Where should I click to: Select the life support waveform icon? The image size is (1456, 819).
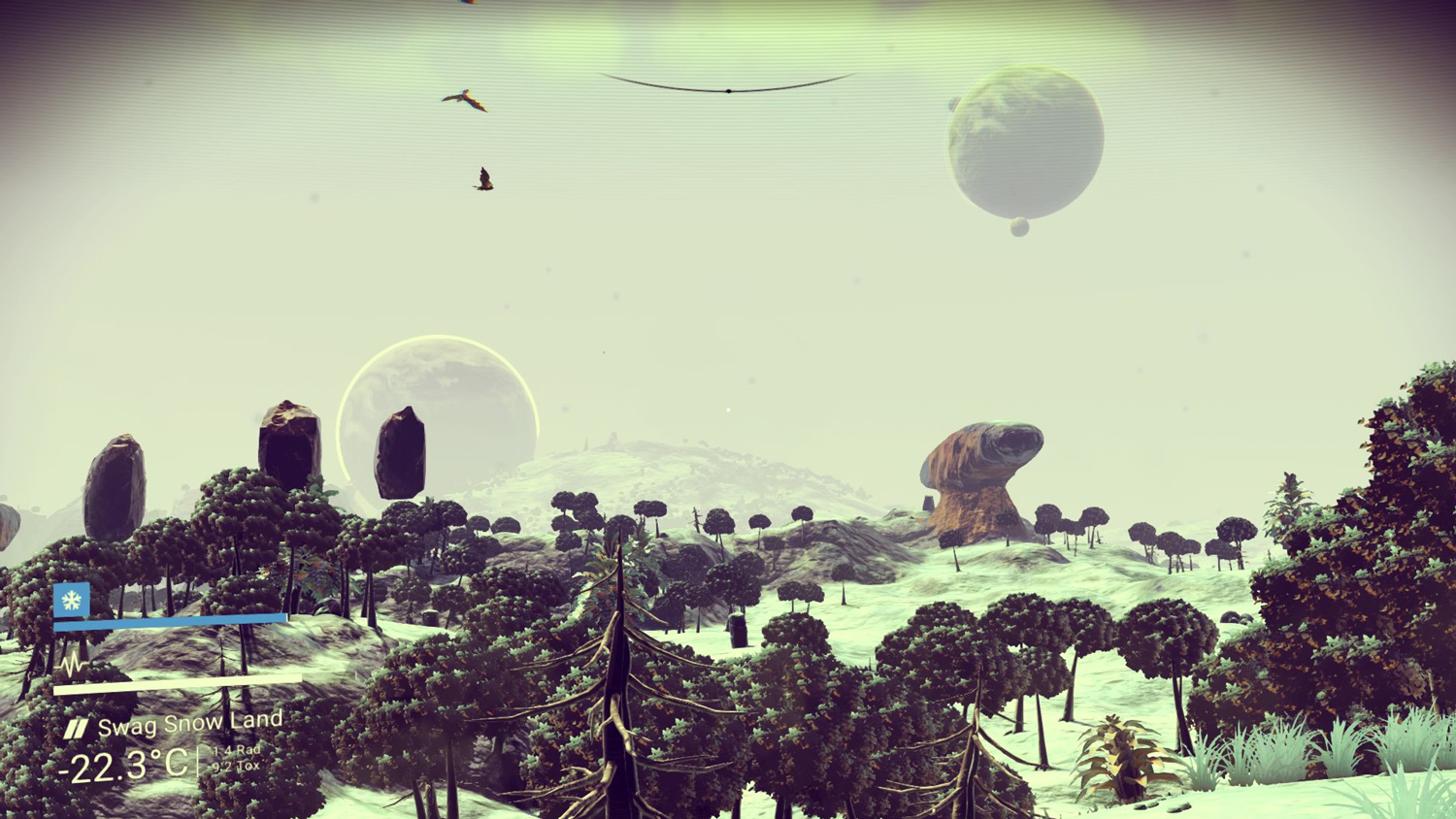tap(72, 667)
